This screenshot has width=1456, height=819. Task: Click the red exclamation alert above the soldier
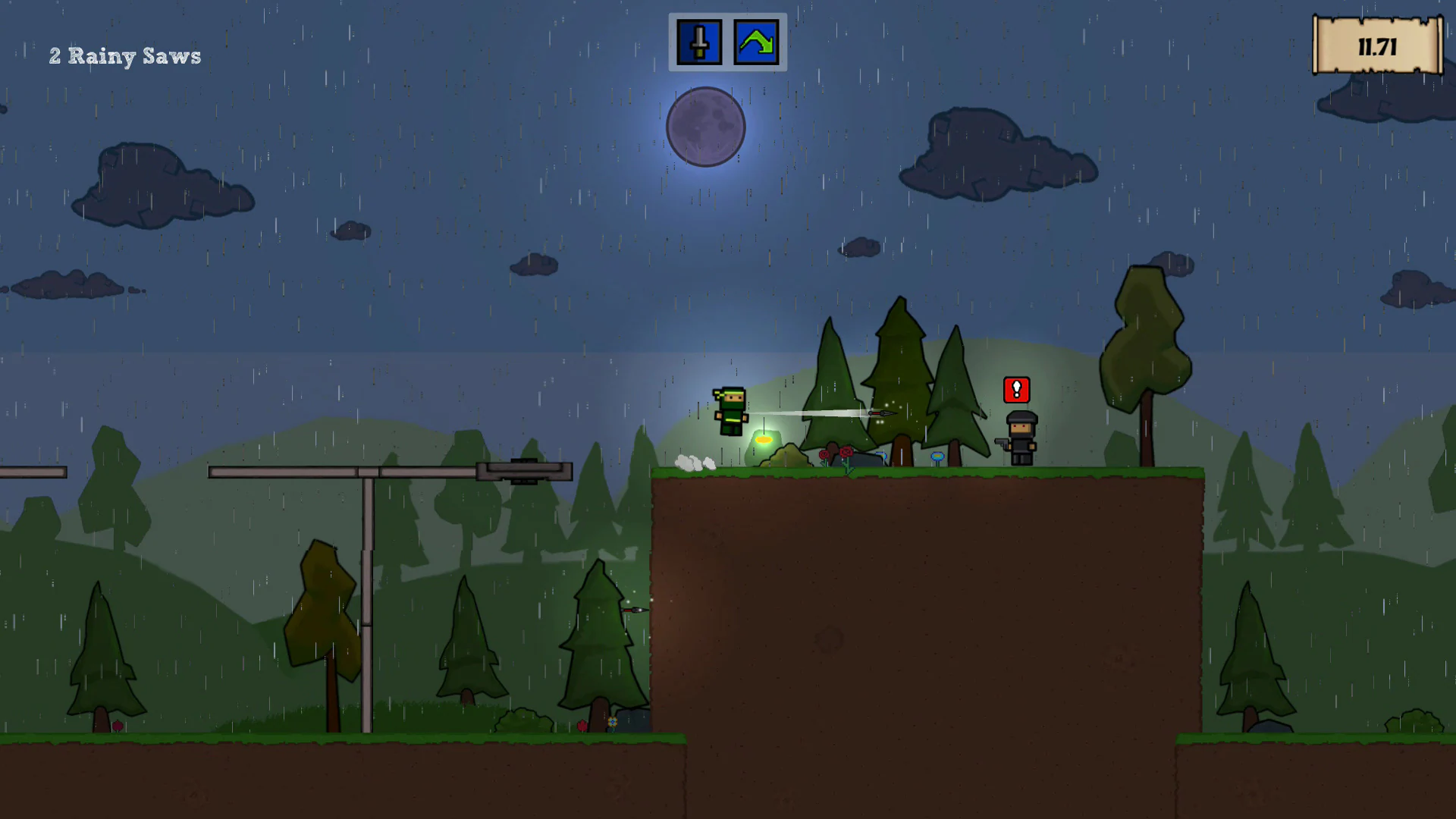tap(1017, 390)
